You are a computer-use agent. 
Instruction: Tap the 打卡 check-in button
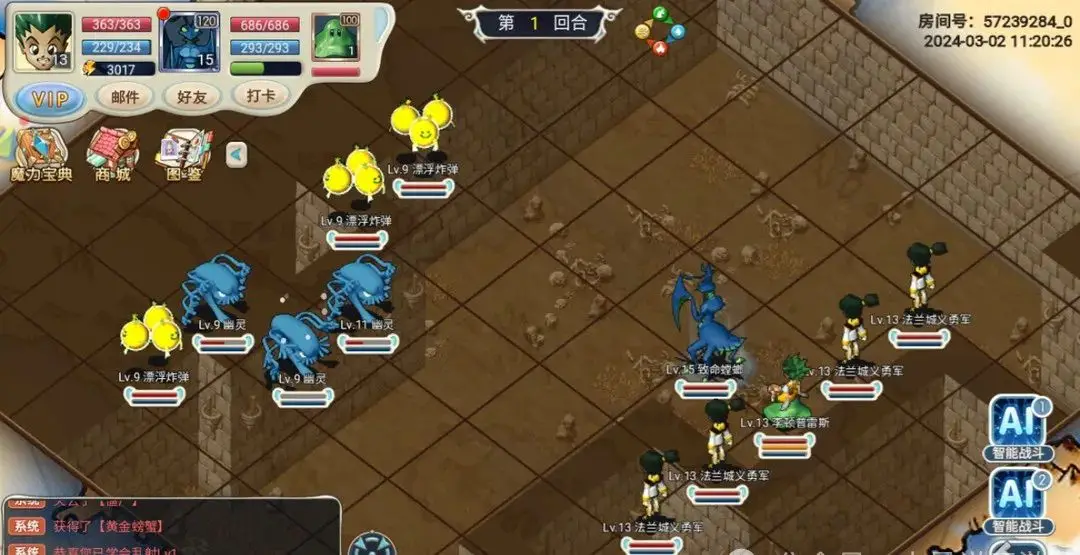pos(261,96)
